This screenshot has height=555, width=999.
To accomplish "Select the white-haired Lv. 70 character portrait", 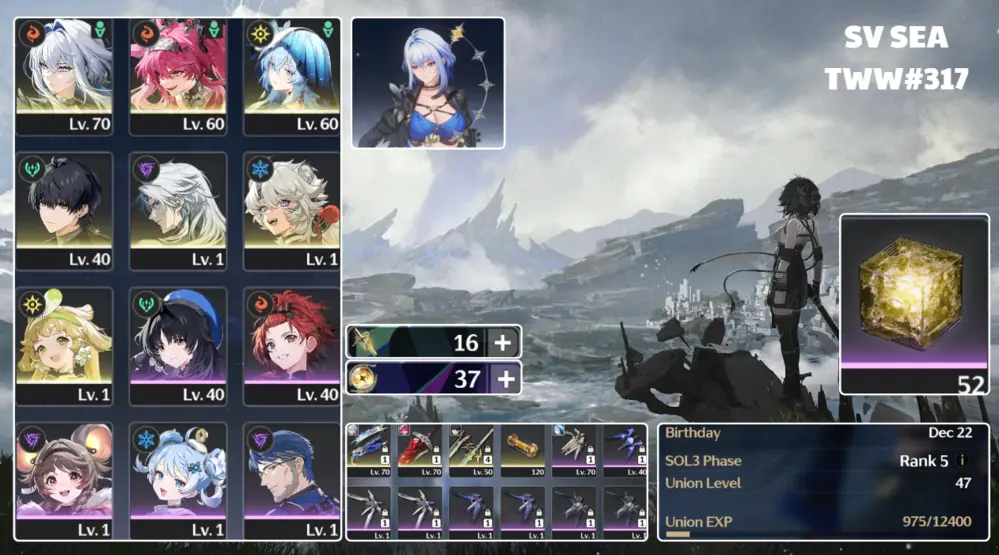I will 64,77.
